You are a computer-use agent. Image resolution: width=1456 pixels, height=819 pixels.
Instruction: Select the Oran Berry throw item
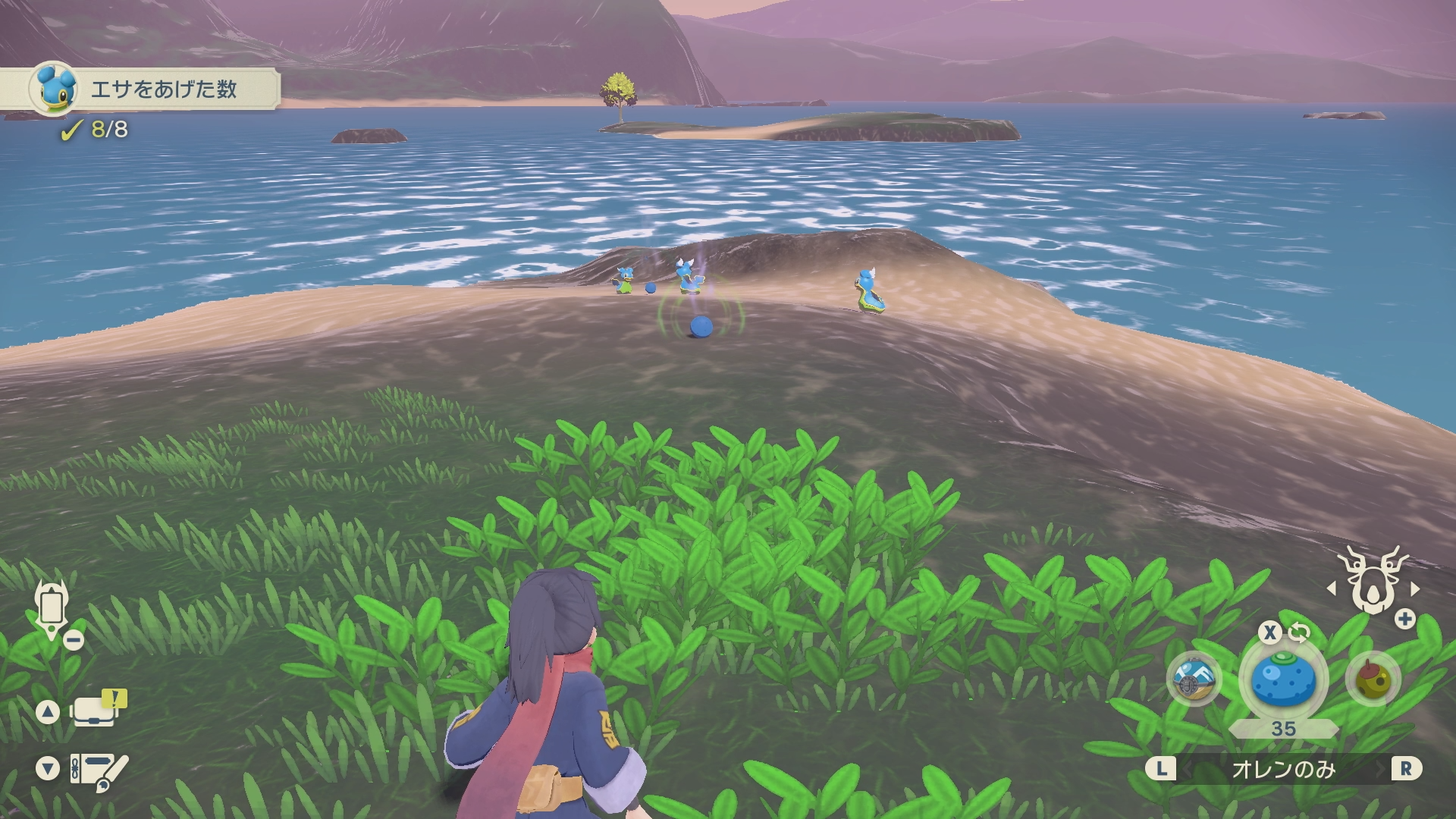point(1283,679)
